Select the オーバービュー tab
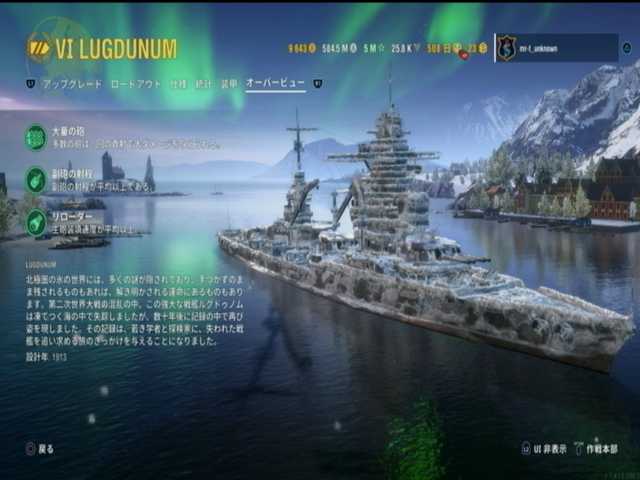Screen dimensions: 640x480 pos(275,85)
